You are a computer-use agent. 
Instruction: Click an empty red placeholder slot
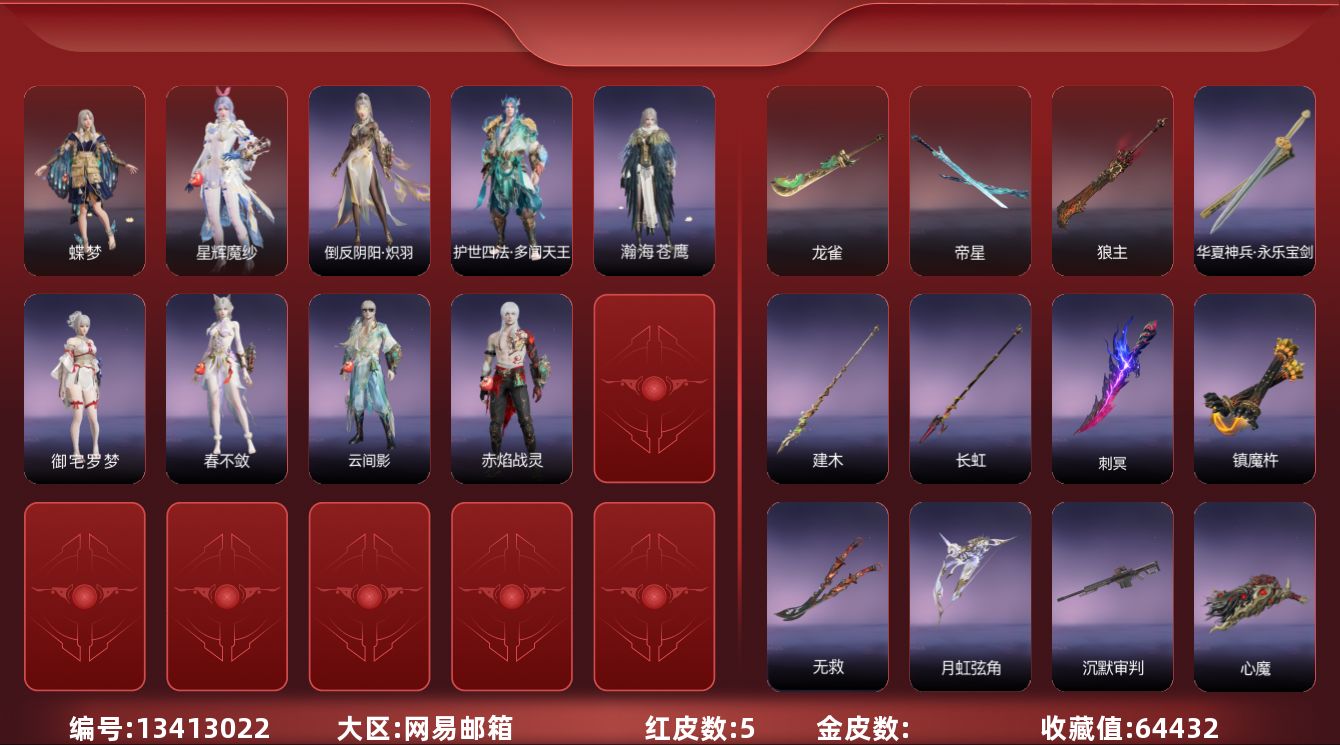tap(653, 388)
